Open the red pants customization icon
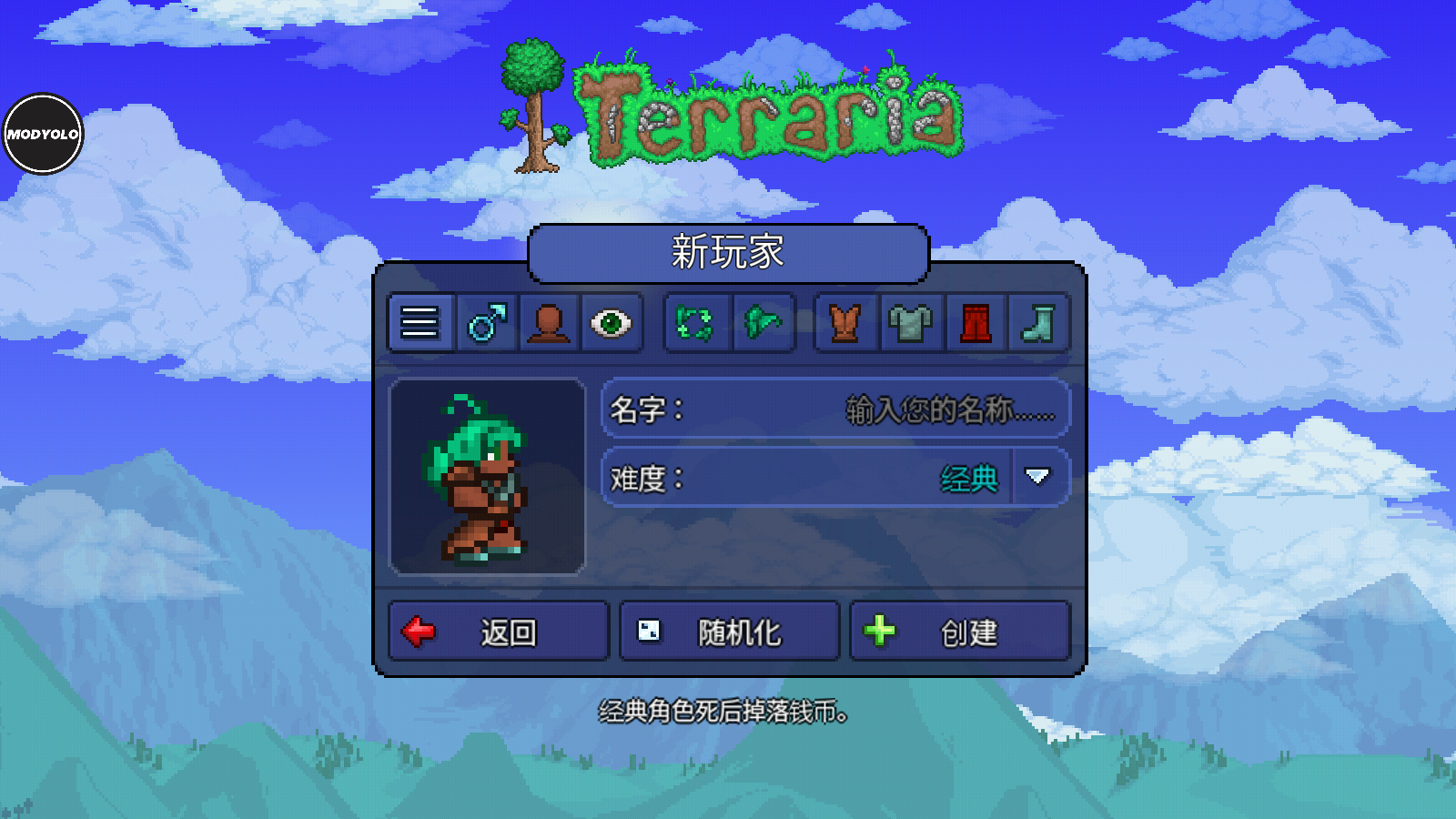 (x=975, y=323)
